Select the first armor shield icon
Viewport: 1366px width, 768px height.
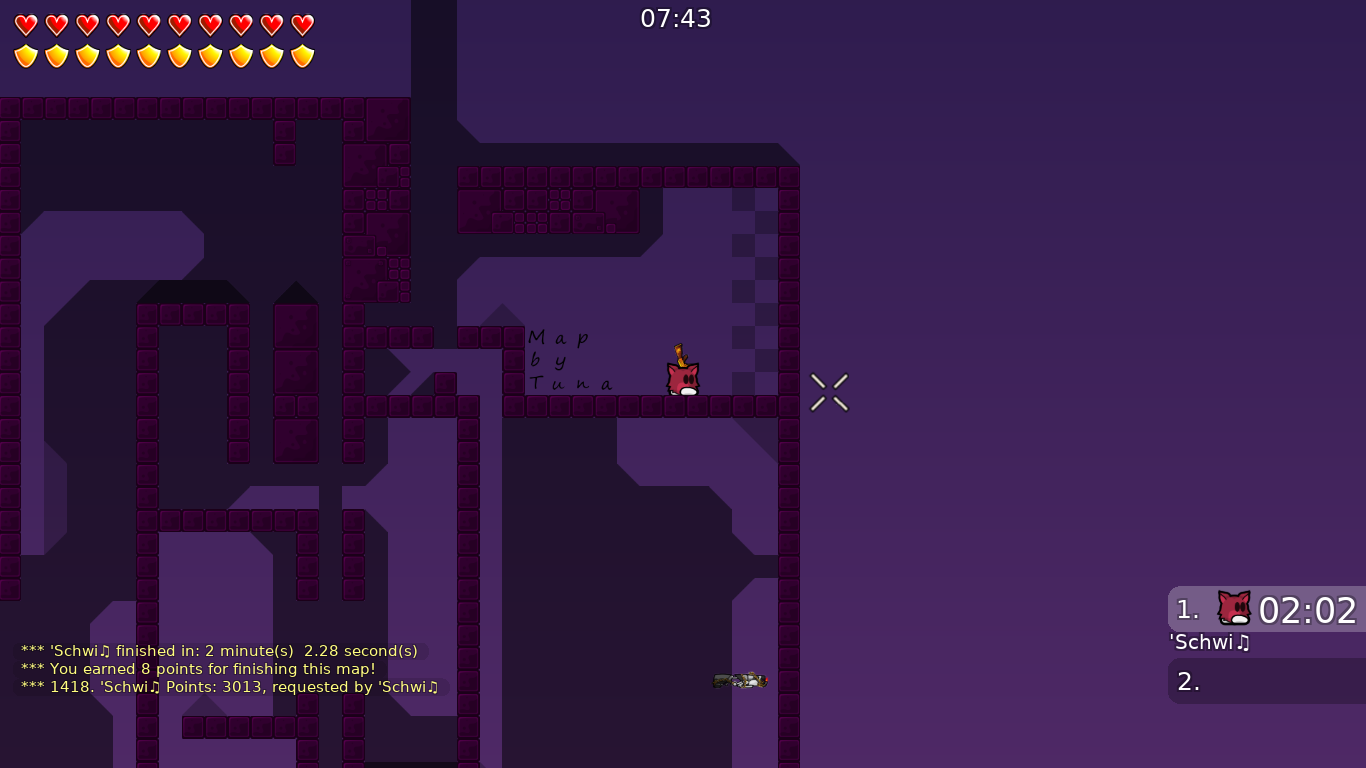pyautogui.click(x=25, y=56)
